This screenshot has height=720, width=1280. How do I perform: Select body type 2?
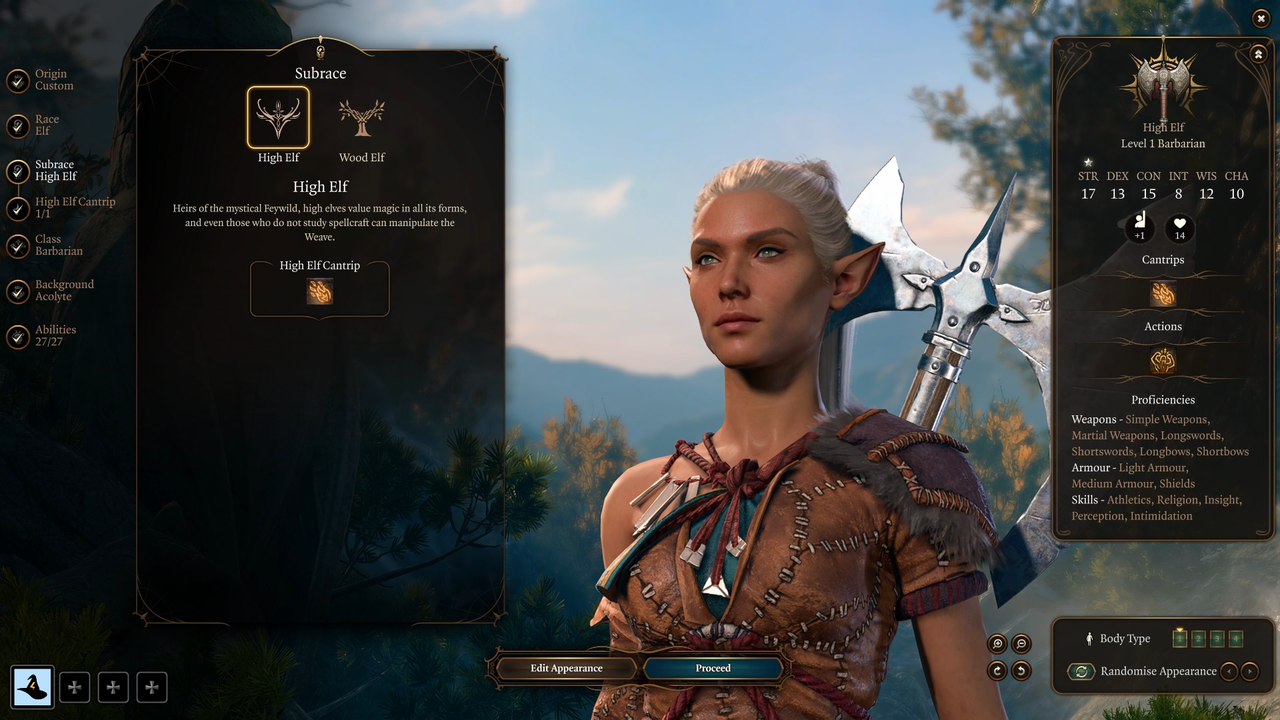coord(1198,639)
